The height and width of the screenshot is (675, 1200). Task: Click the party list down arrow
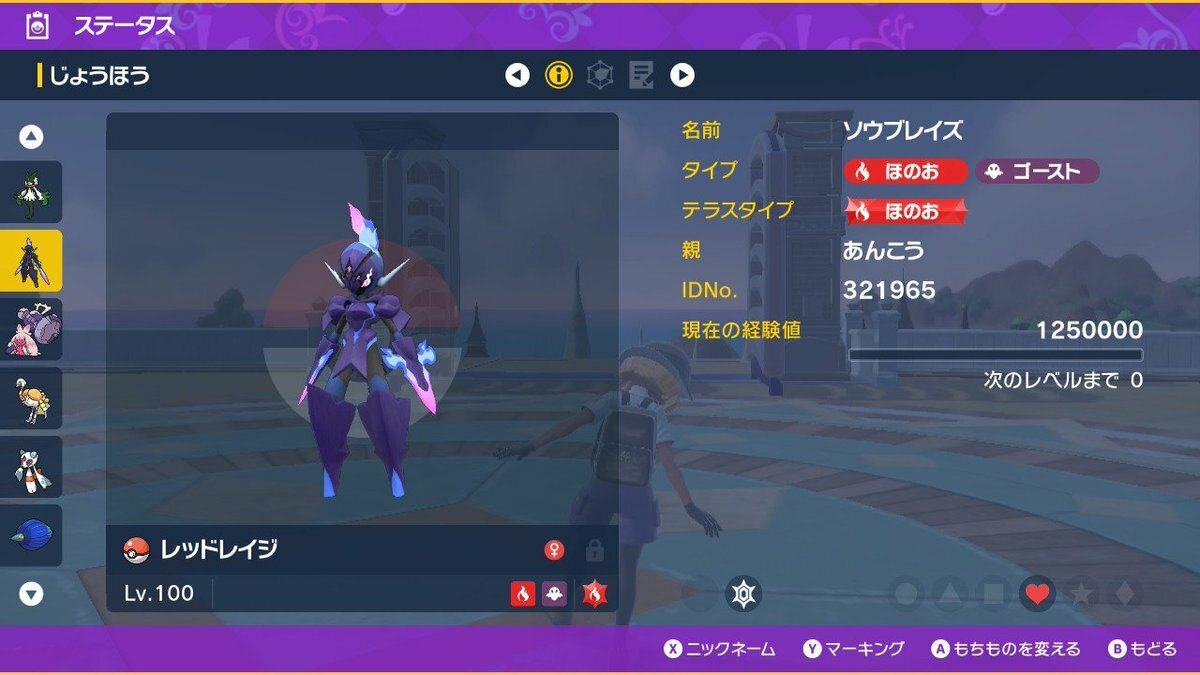pos(32,594)
